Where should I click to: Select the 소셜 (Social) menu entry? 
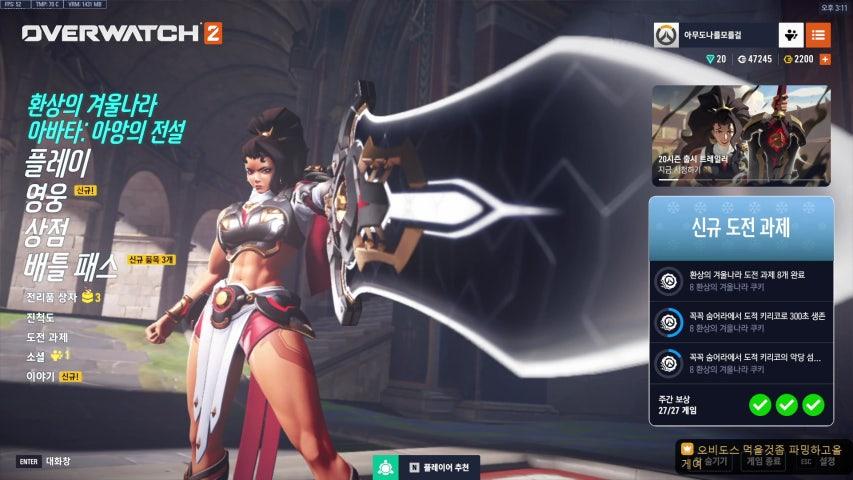tap(36, 356)
